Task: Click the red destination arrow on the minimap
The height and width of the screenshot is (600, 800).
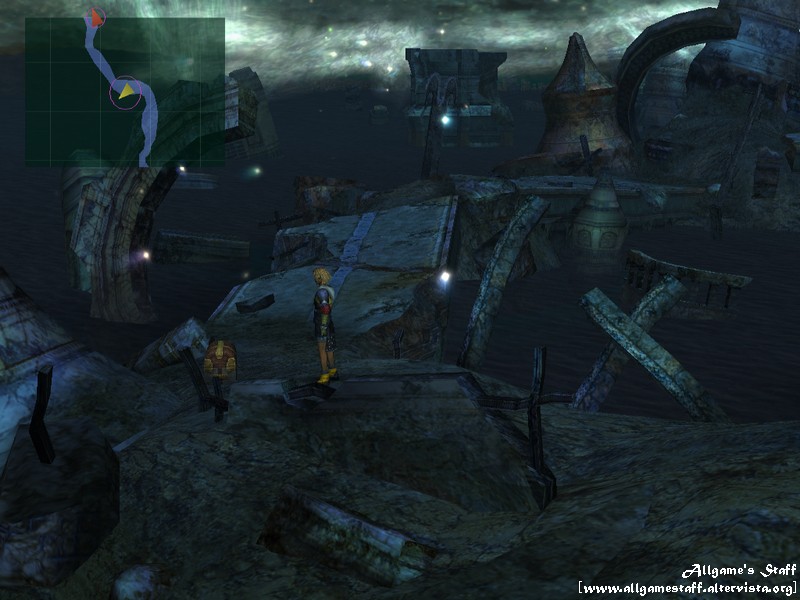Action: 96,17
